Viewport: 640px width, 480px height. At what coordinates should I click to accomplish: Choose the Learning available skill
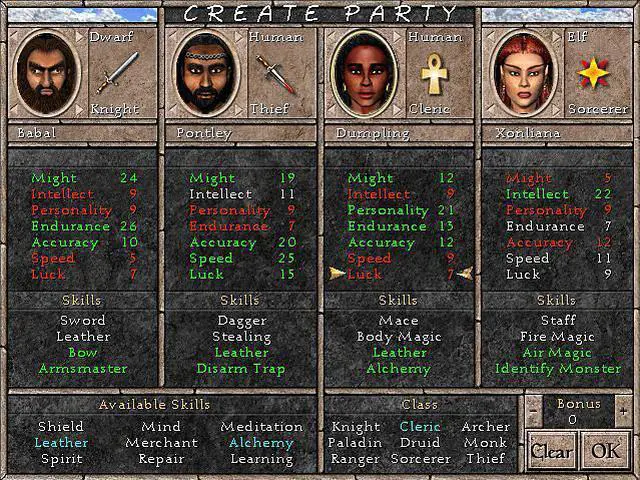click(x=261, y=458)
